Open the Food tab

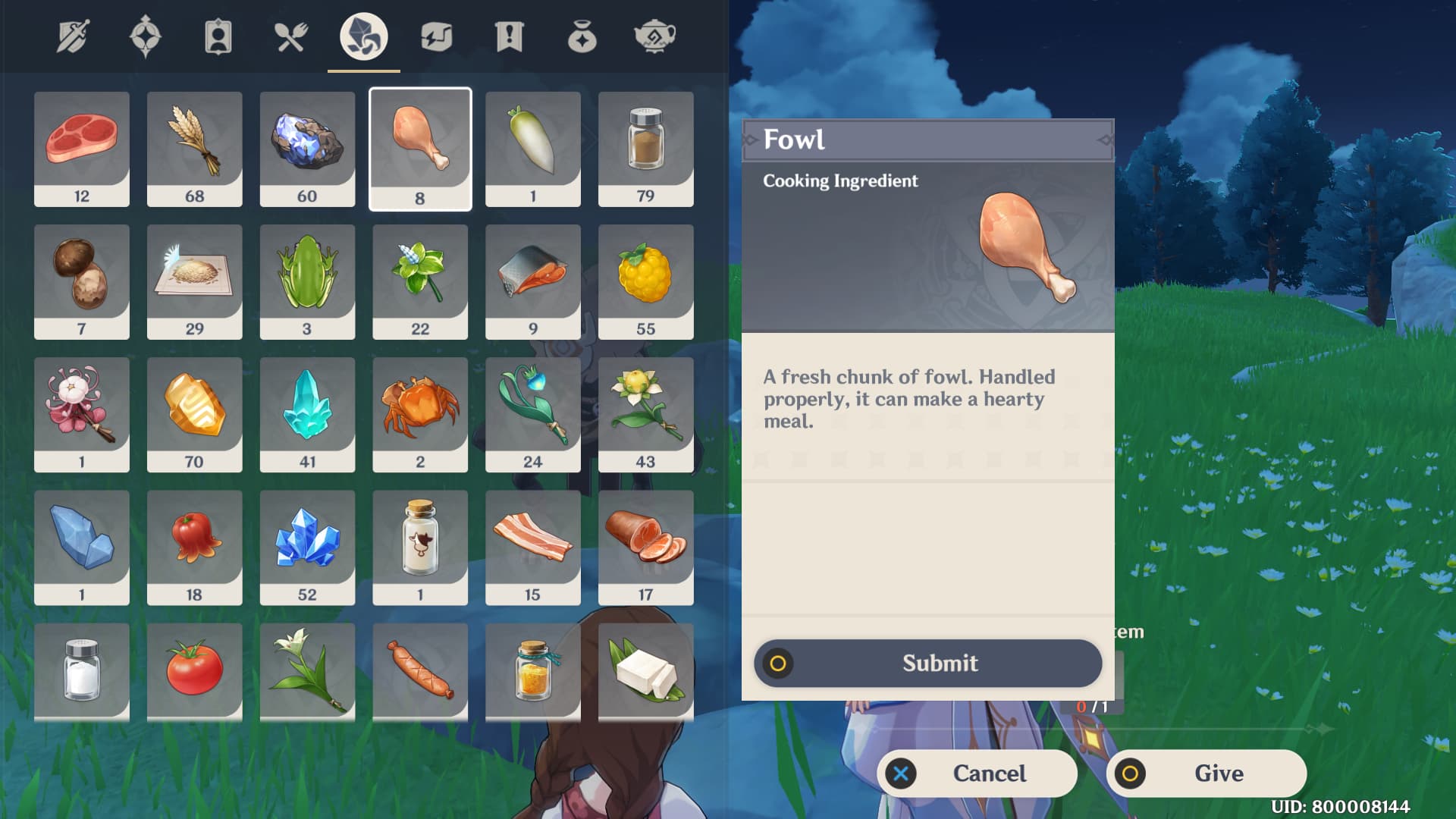(290, 36)
